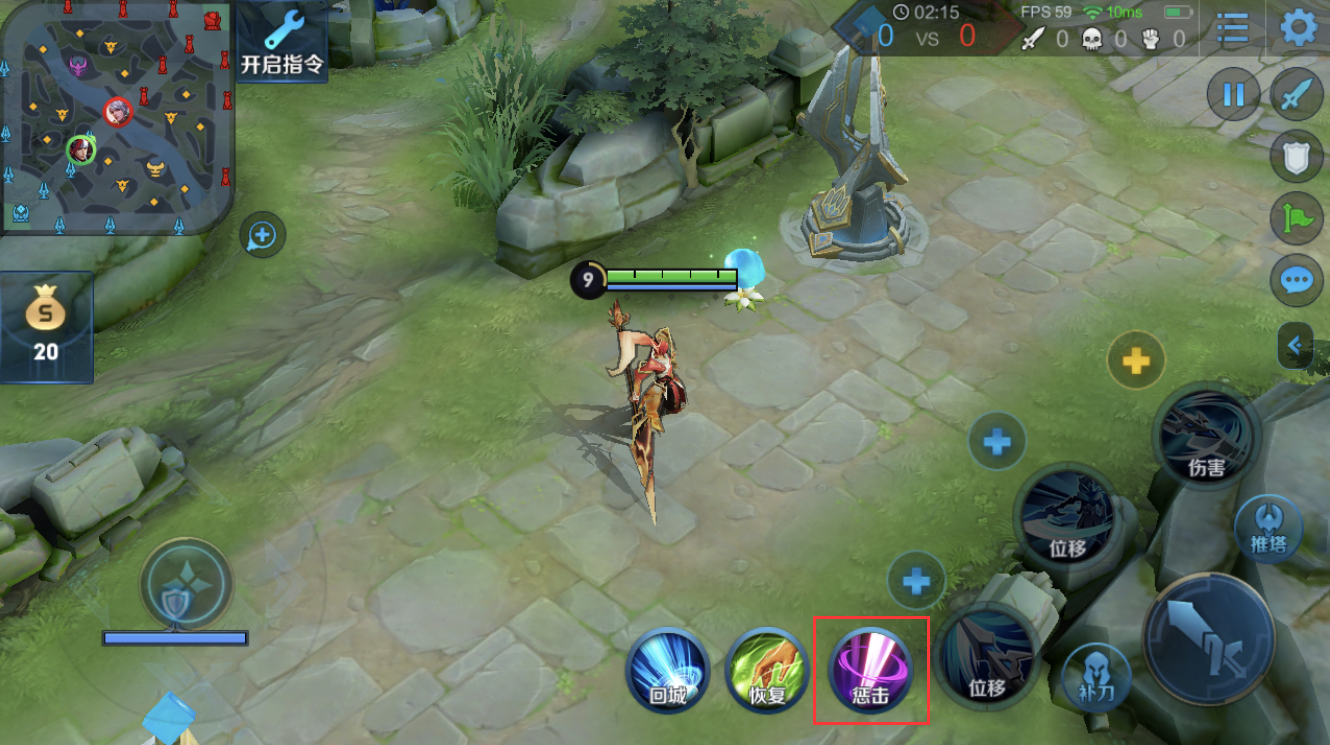Collapse the side panel with the arrow
The width and height of the screenshot is (1330, 745).
coord(1295,346)
